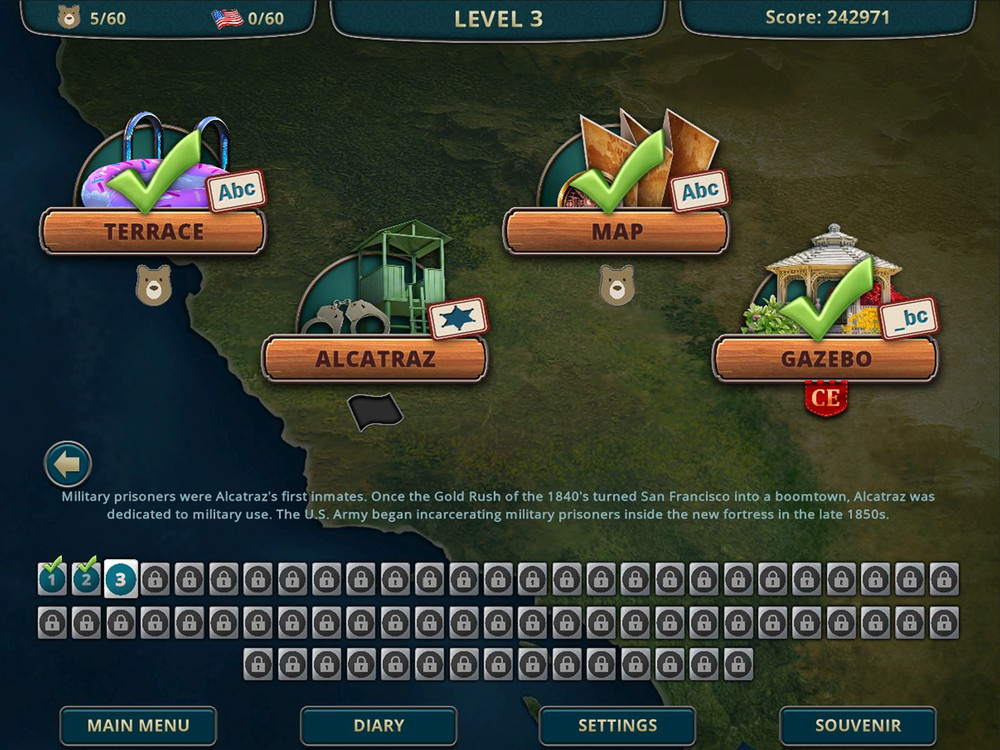Image resolution: width=1000 pixels, height=750 pixels.
Task: Click the CE badge under Gazebo
Action: point(826,398)
